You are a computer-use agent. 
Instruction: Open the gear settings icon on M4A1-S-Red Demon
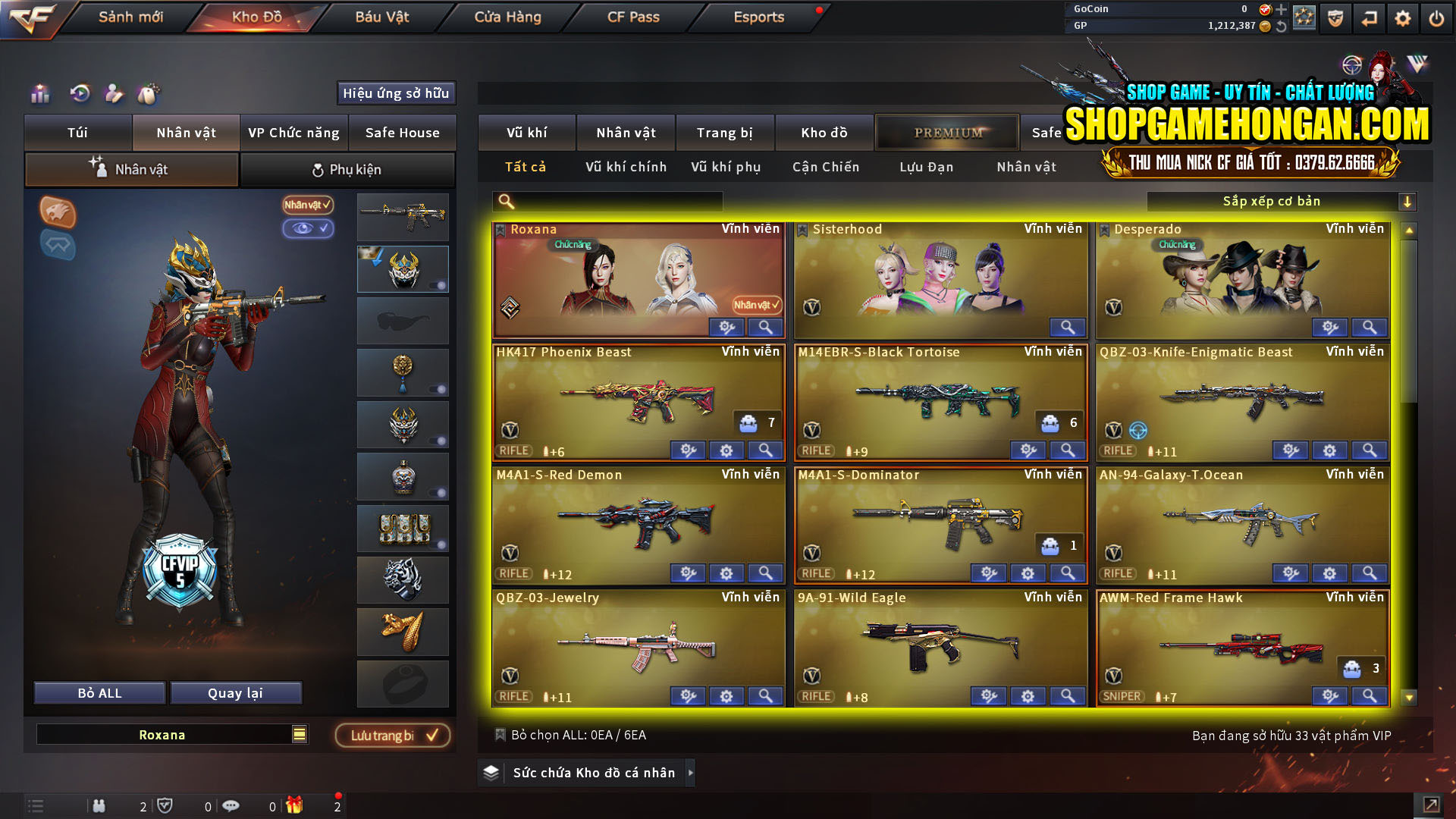point(726,573)
